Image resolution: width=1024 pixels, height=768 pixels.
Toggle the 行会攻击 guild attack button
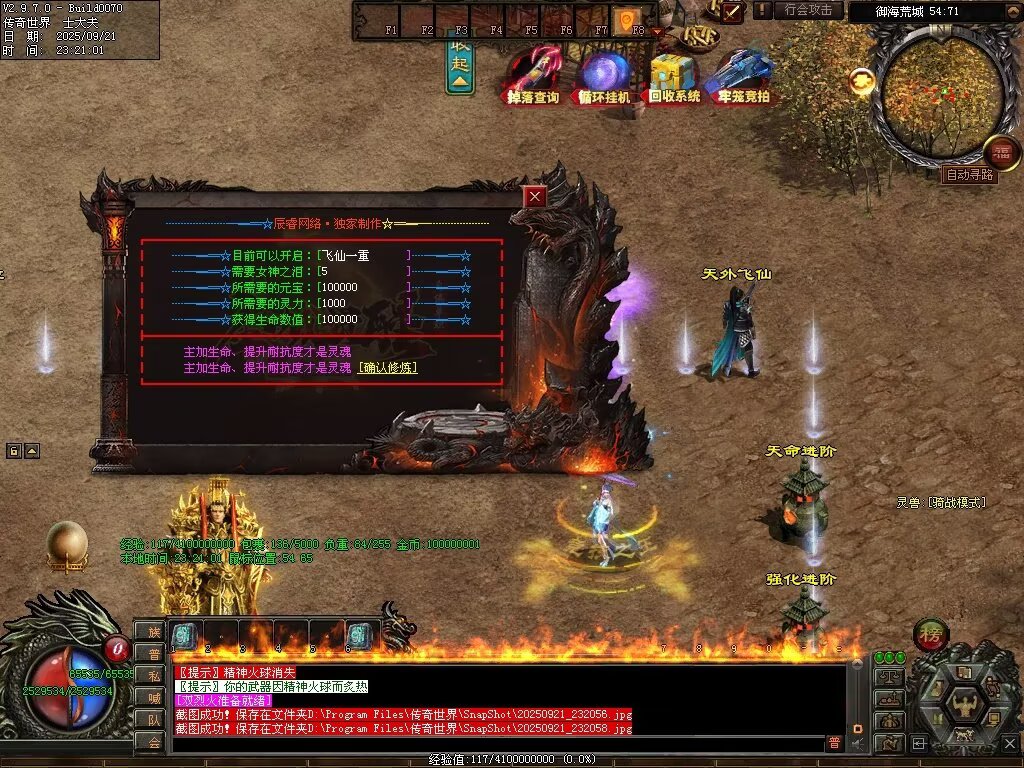(808, 10)
